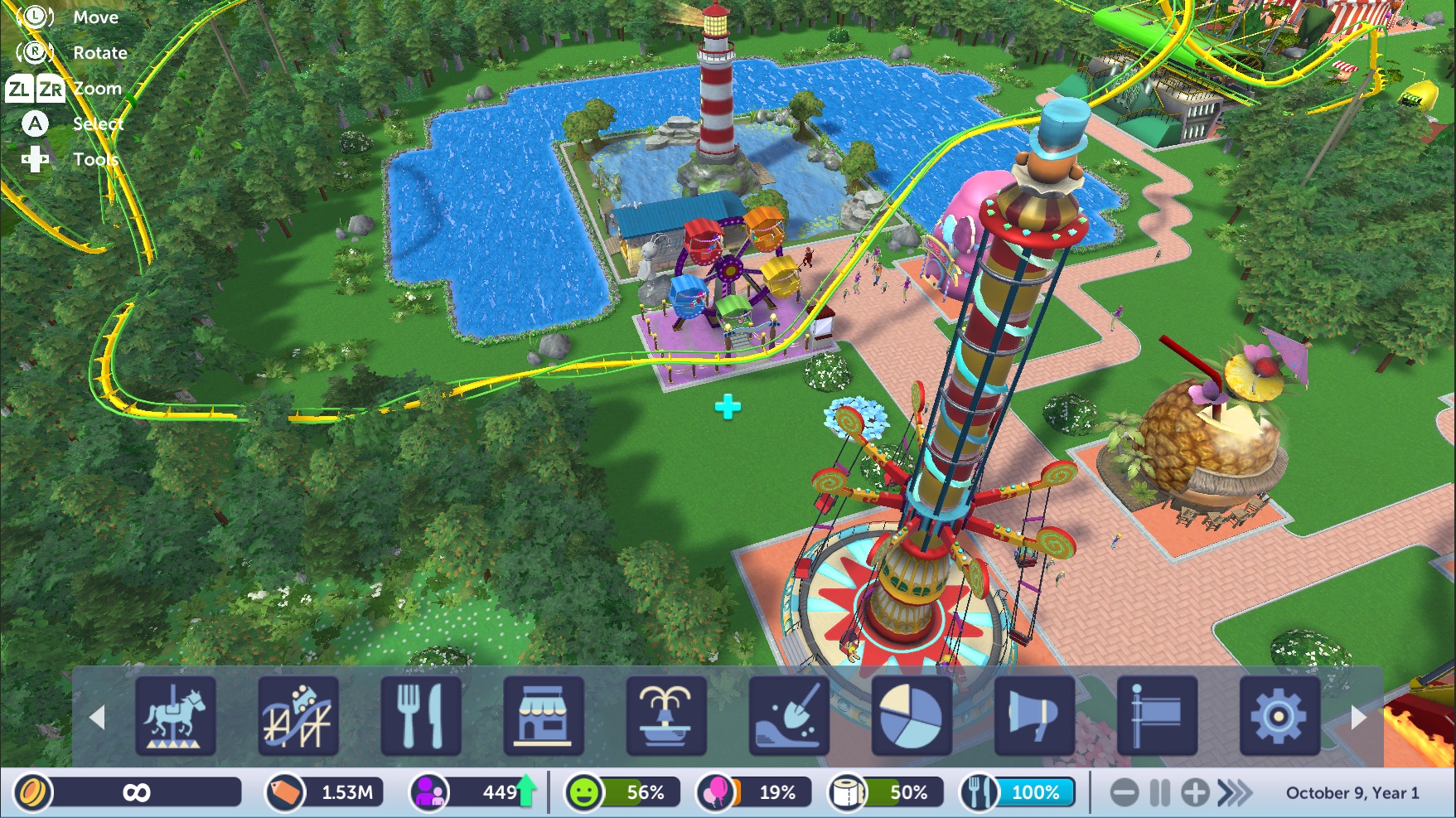Open the gear settings menu
This screenshot has width=1456, height=818.
click(x=1279, y=715)
